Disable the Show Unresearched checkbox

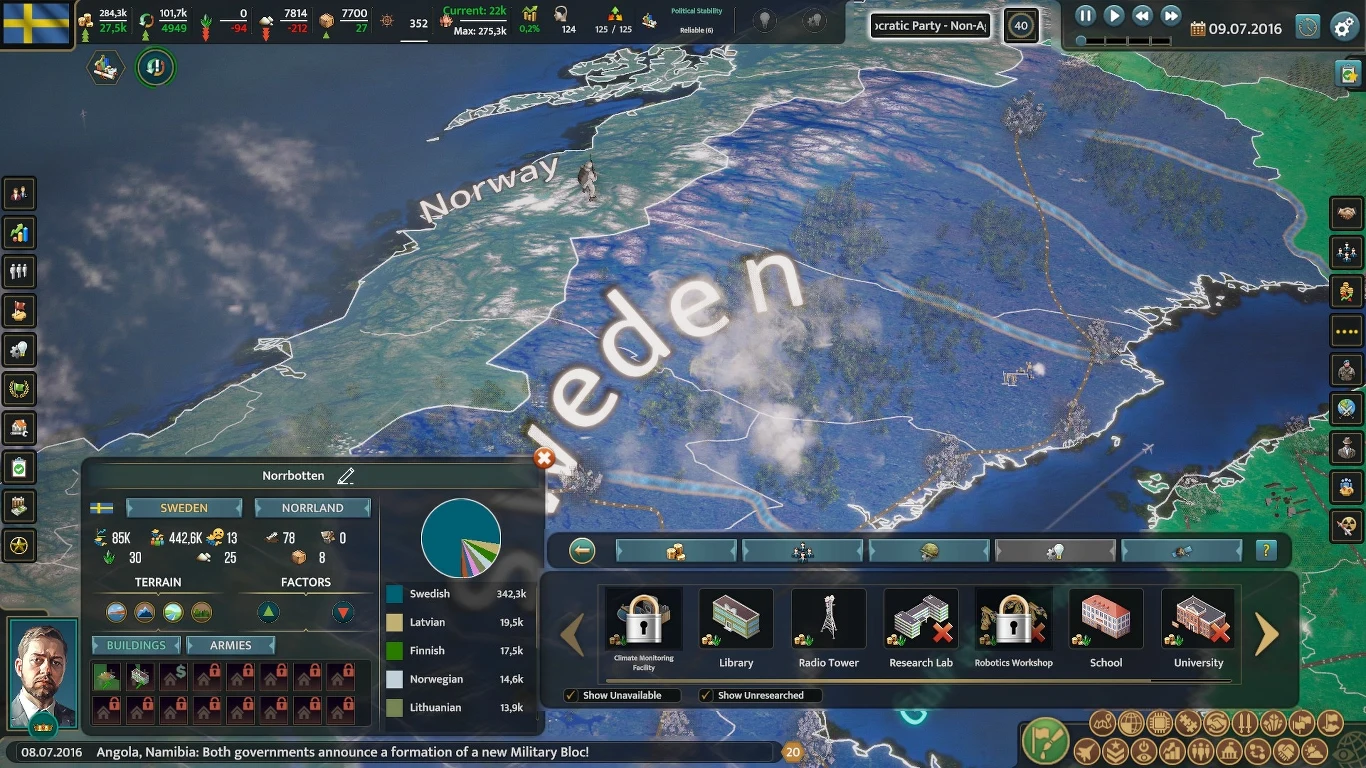coord(705,695)
